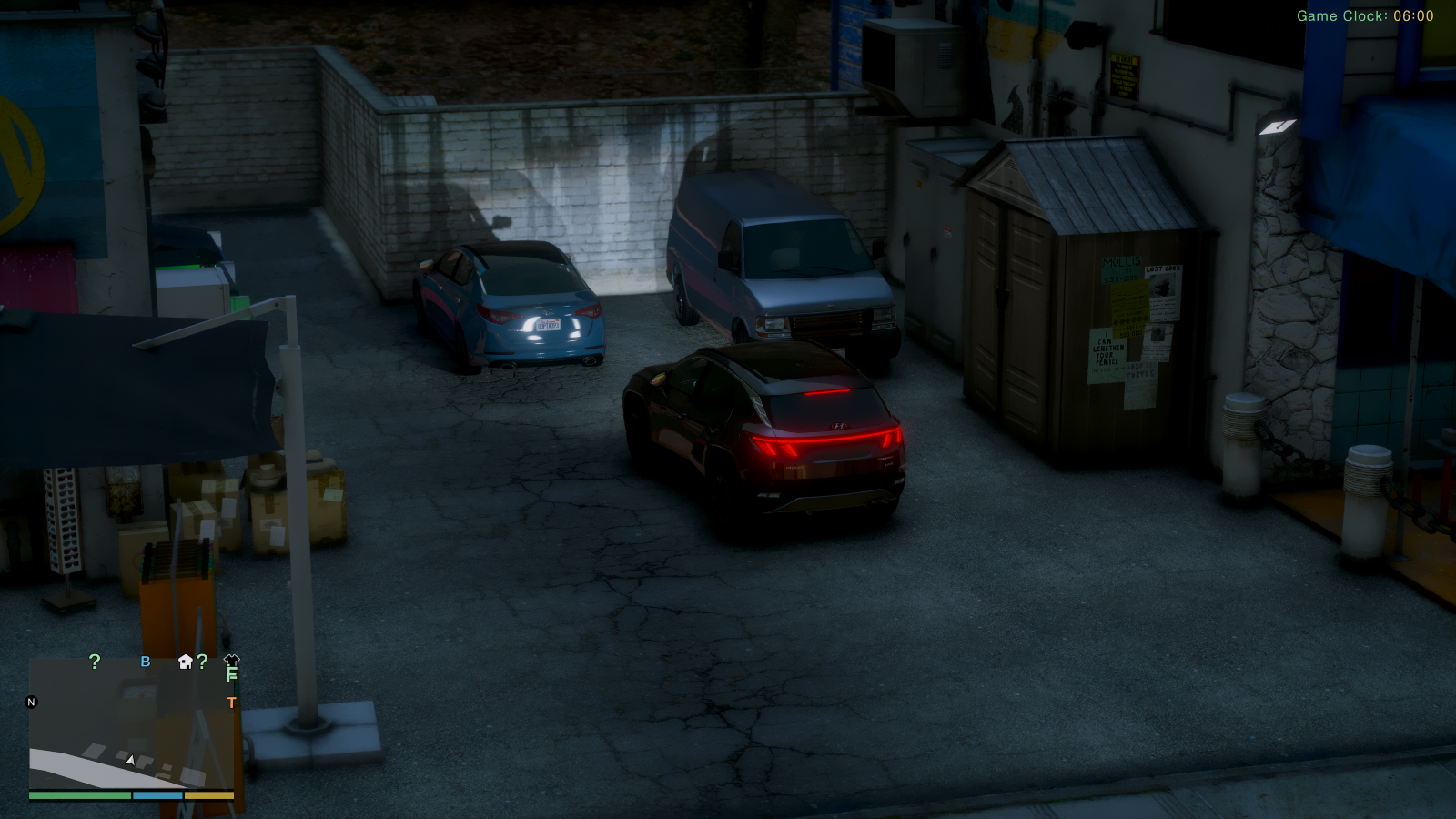1456x819 pixels.
Task: Open the minimap radar
Action: click(x=131, y=723)
